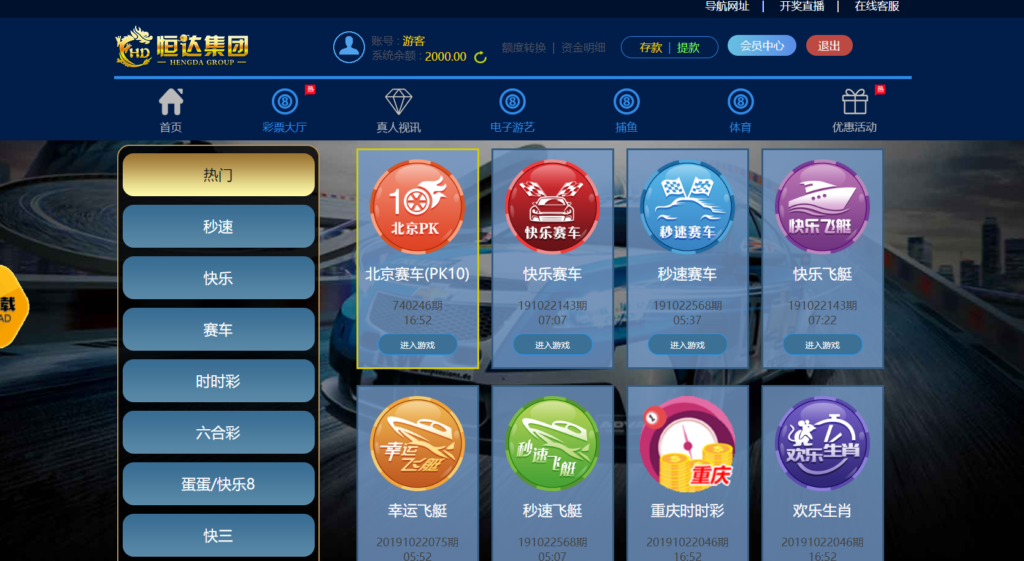The image size is (1024, 561).
Task: Open the 体育 sports section
Action: pos(740,110)
